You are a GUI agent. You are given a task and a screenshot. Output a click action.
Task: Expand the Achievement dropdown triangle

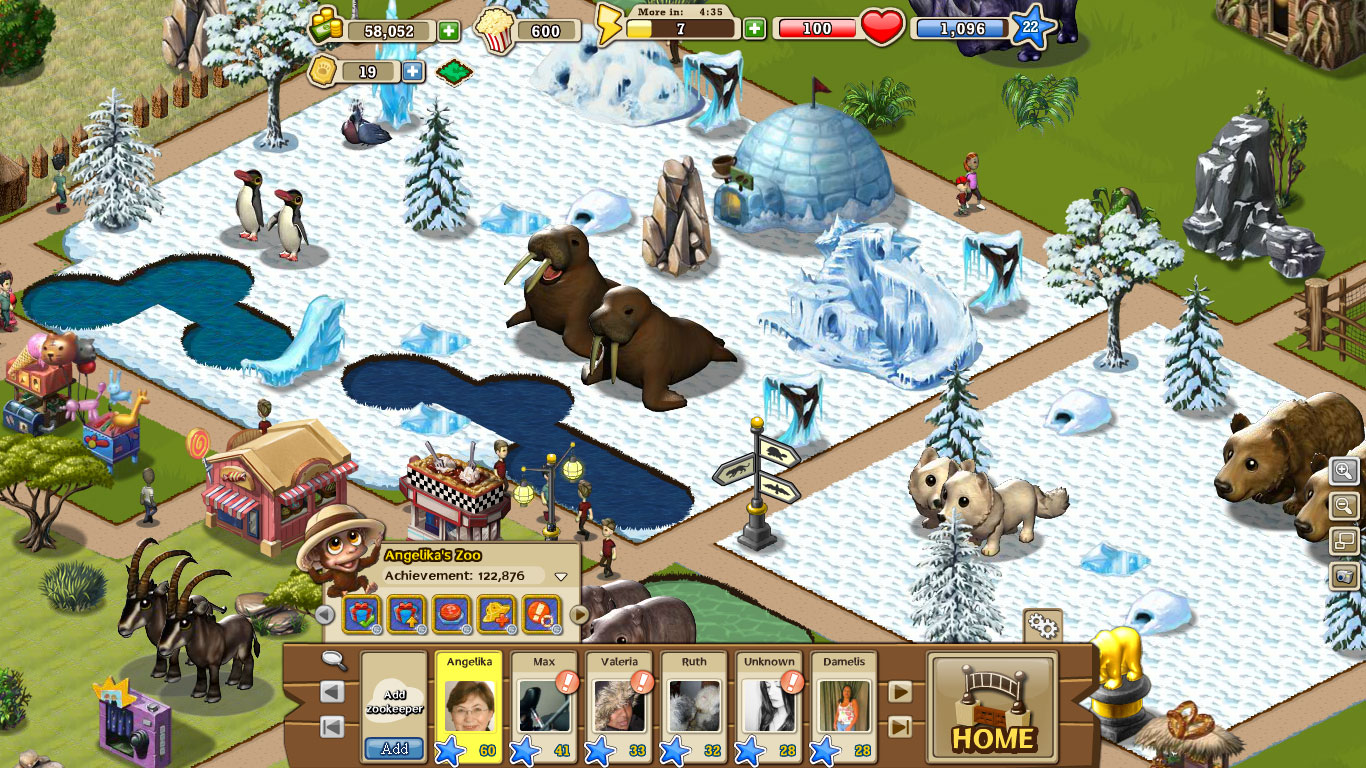(x=561, y=576)
